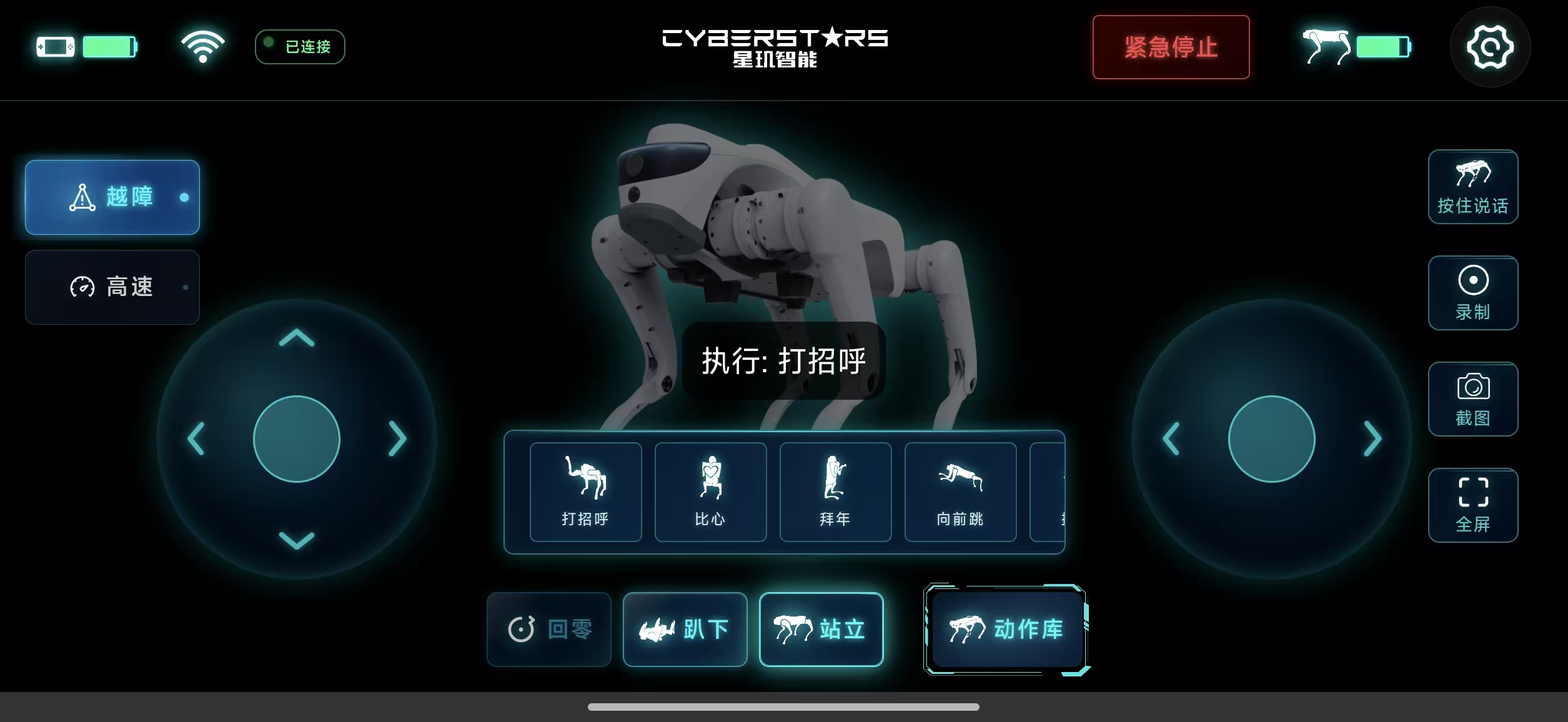Select the 站立 stand button
The height and width of the screenshot is (722, 1568).
pyautogui.click(x=821, y=629)
